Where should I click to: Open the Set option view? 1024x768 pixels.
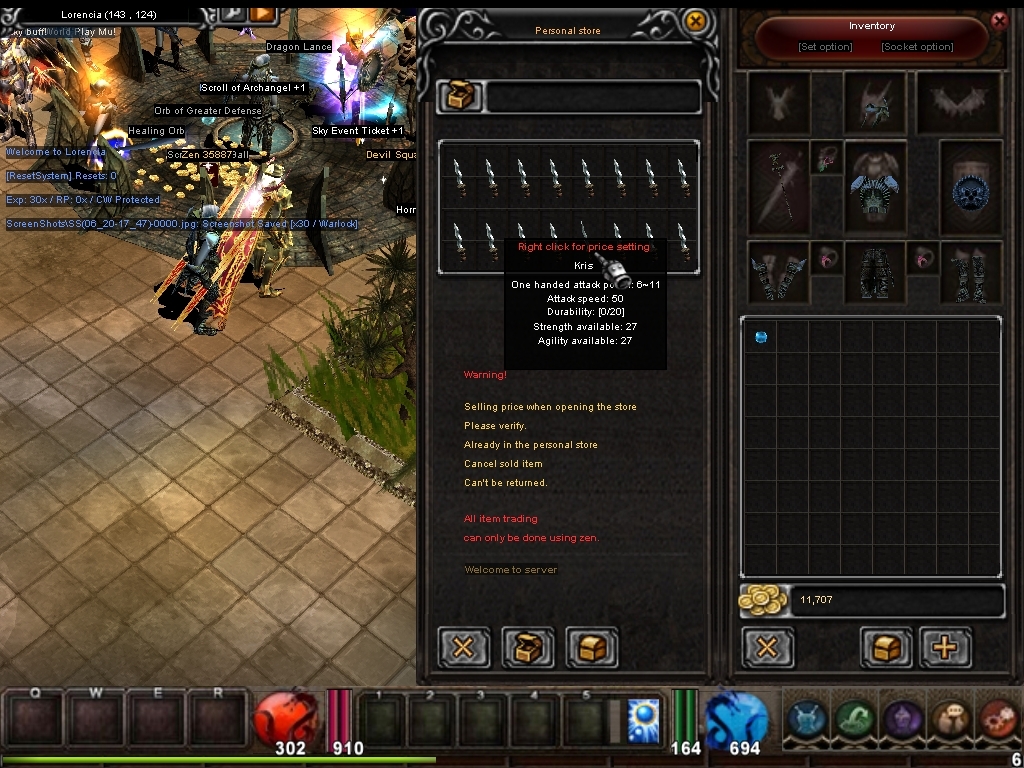(825, 47)
